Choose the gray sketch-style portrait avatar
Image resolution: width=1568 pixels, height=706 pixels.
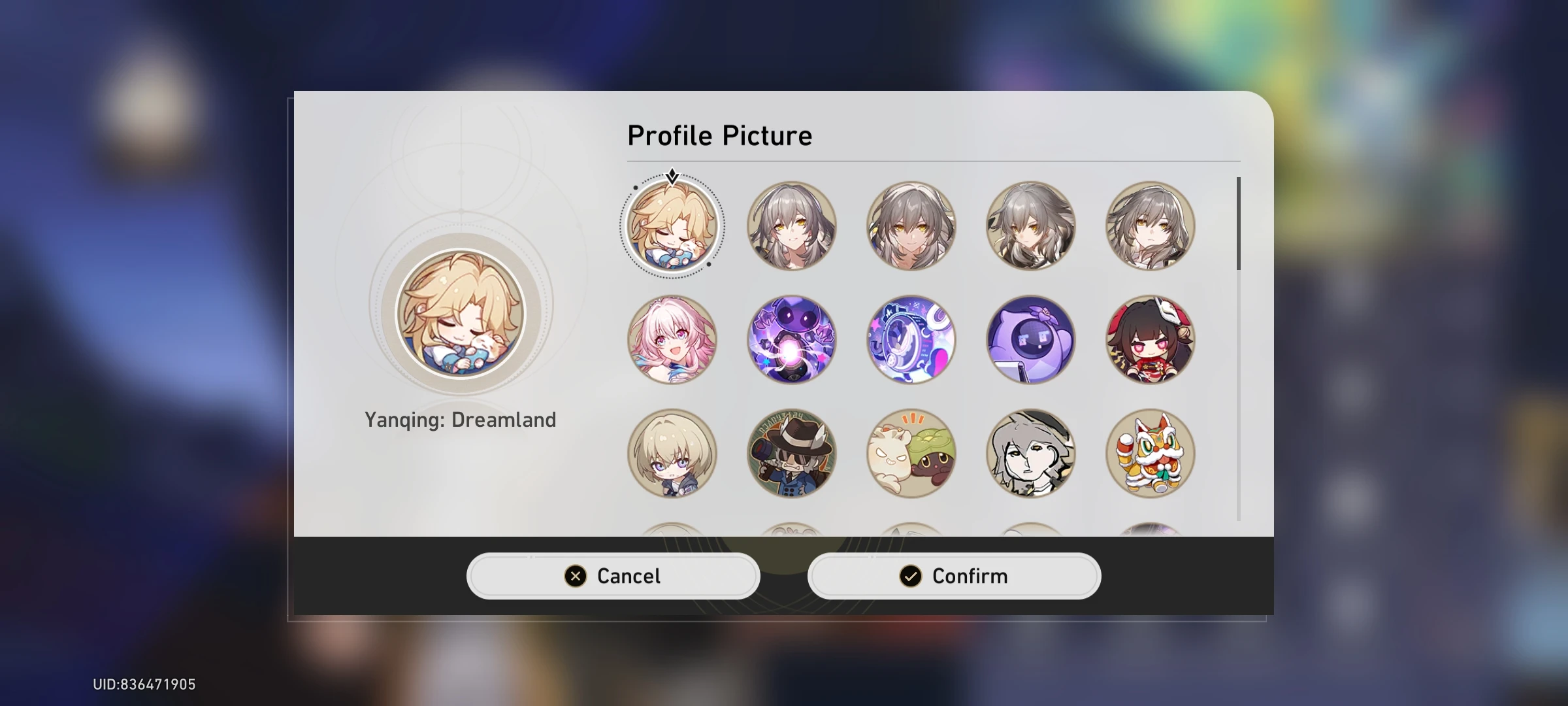point(1031,453)
